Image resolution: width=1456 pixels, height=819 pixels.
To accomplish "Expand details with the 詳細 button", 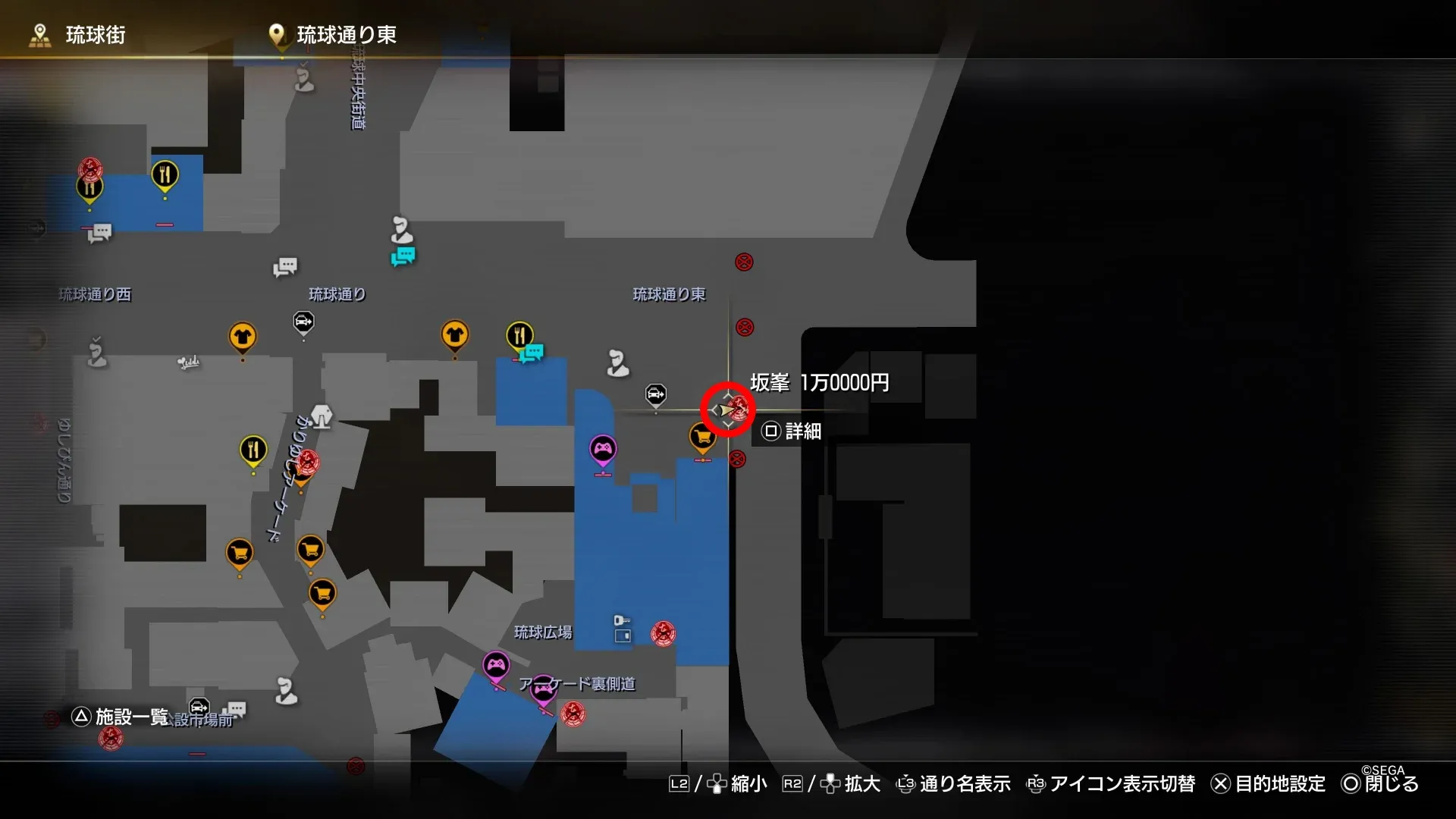I will pos(791,431).
